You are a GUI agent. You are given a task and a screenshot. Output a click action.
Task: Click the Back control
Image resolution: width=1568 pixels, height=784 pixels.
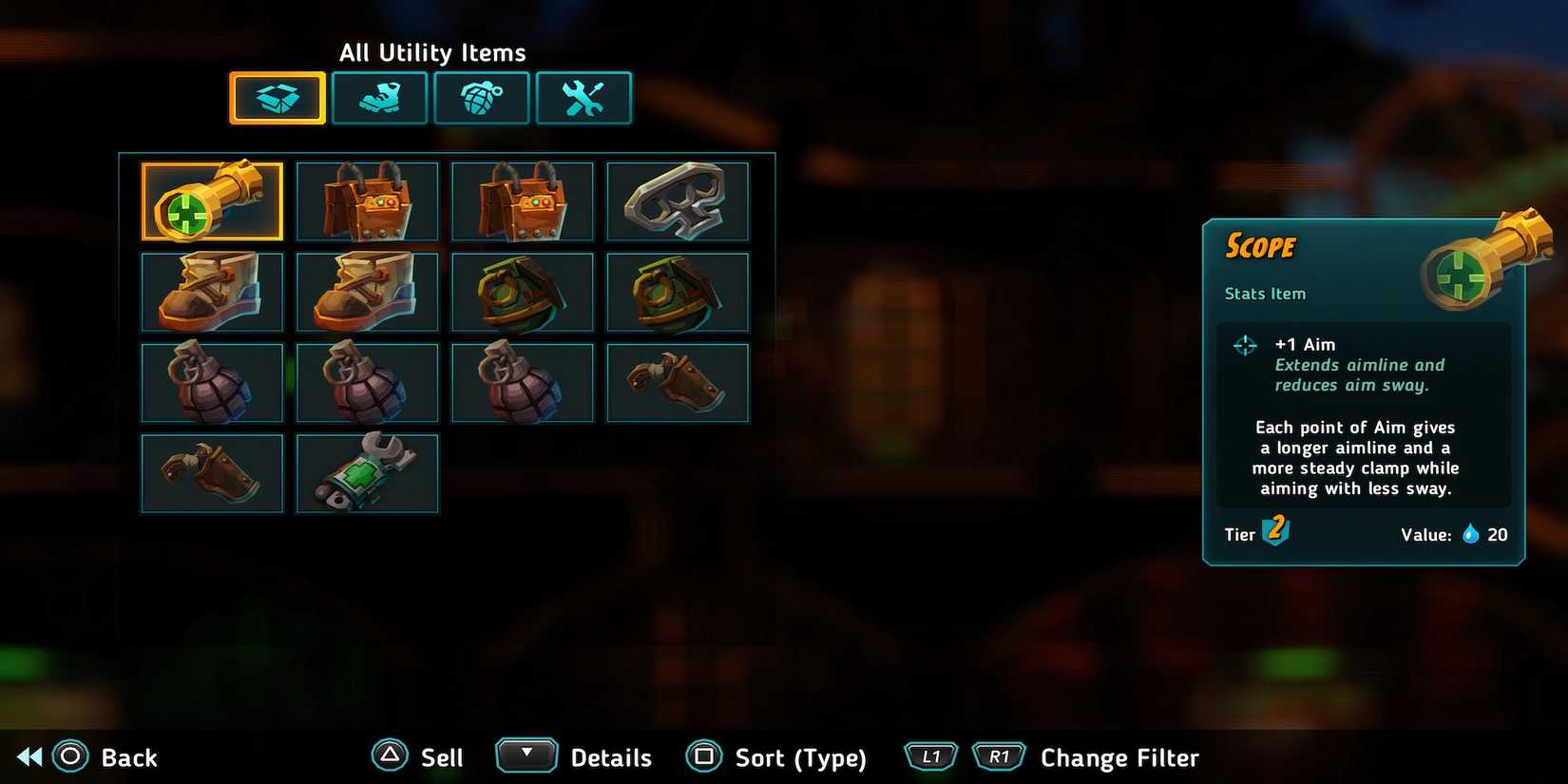(95, 756)
